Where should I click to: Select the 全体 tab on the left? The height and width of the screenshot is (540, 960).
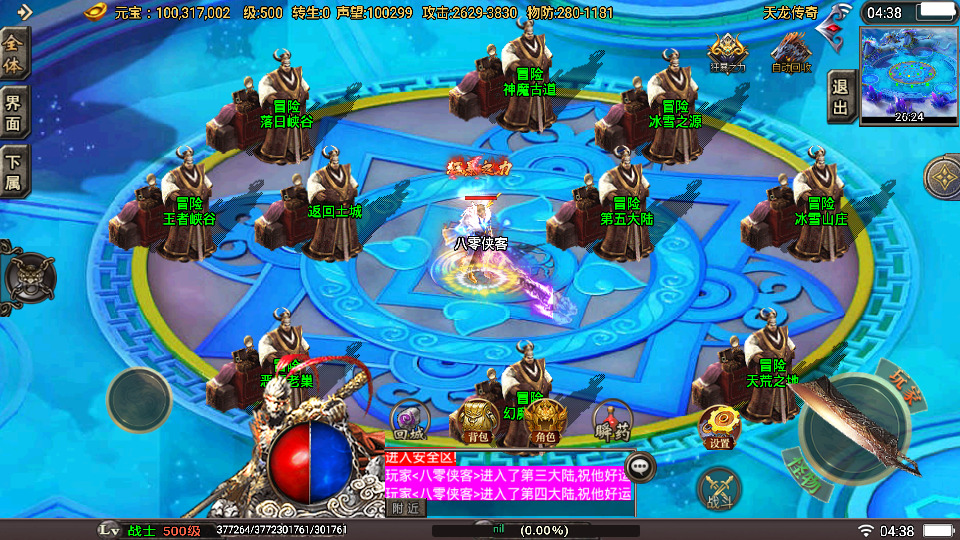click(x=15, y=53)
